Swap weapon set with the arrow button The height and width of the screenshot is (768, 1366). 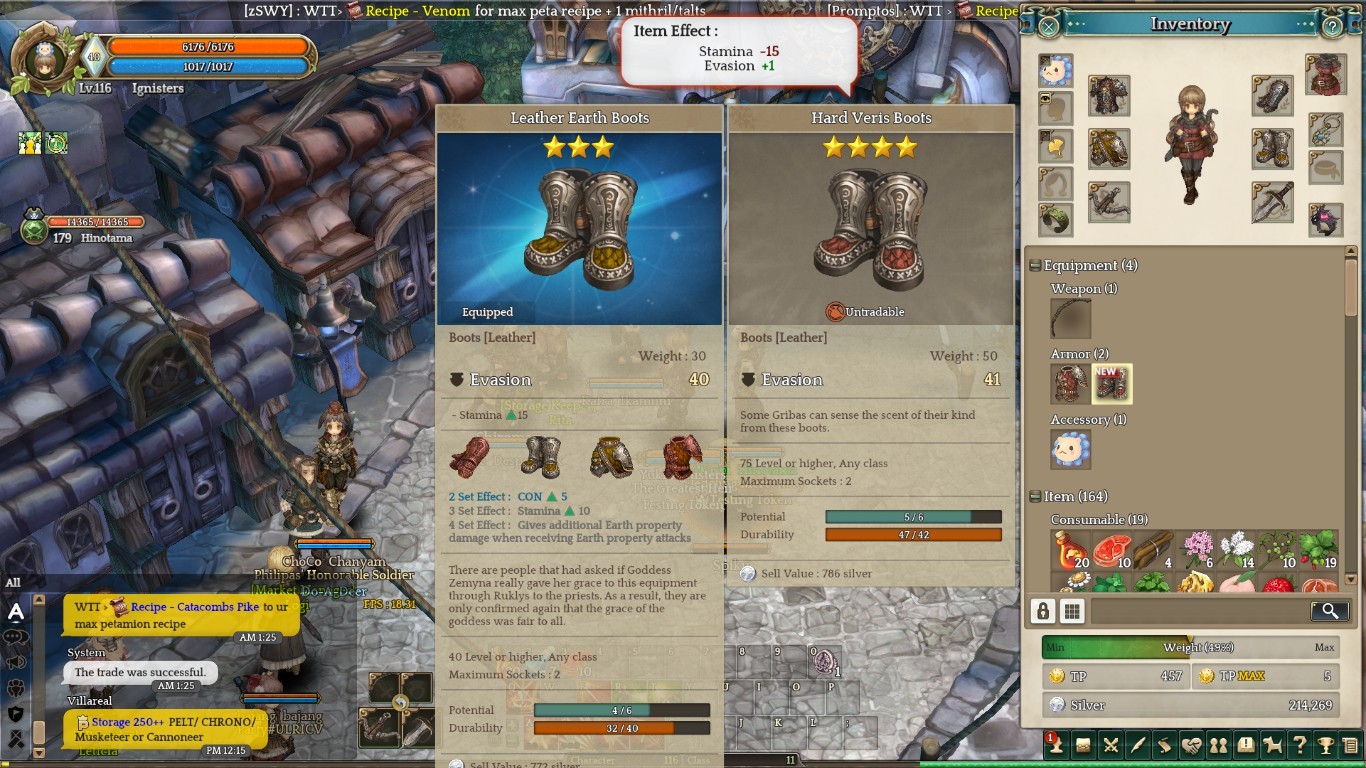pyautogui.click(x=400, y=704)
